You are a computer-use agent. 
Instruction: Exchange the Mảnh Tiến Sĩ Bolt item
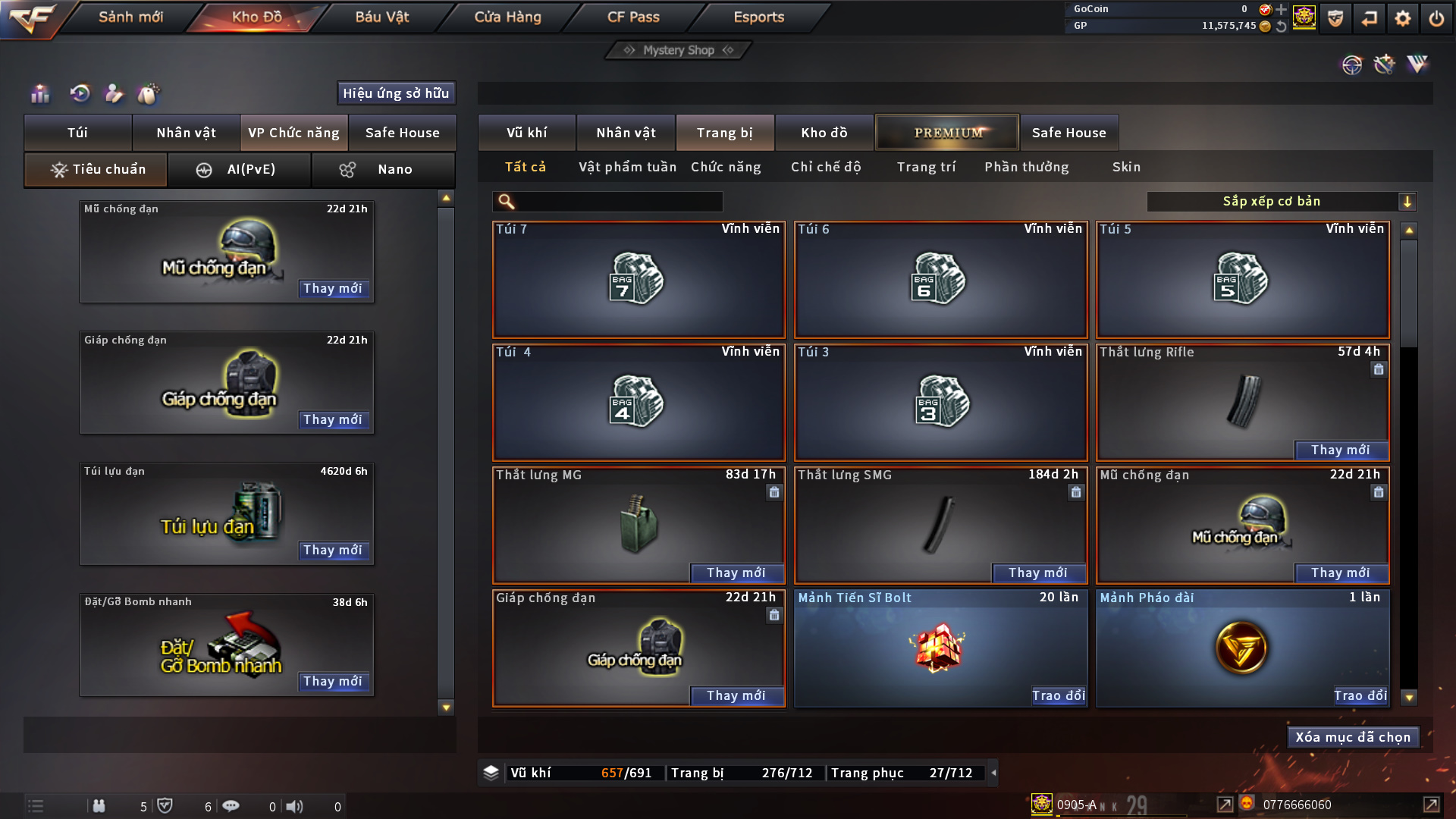1058,695
